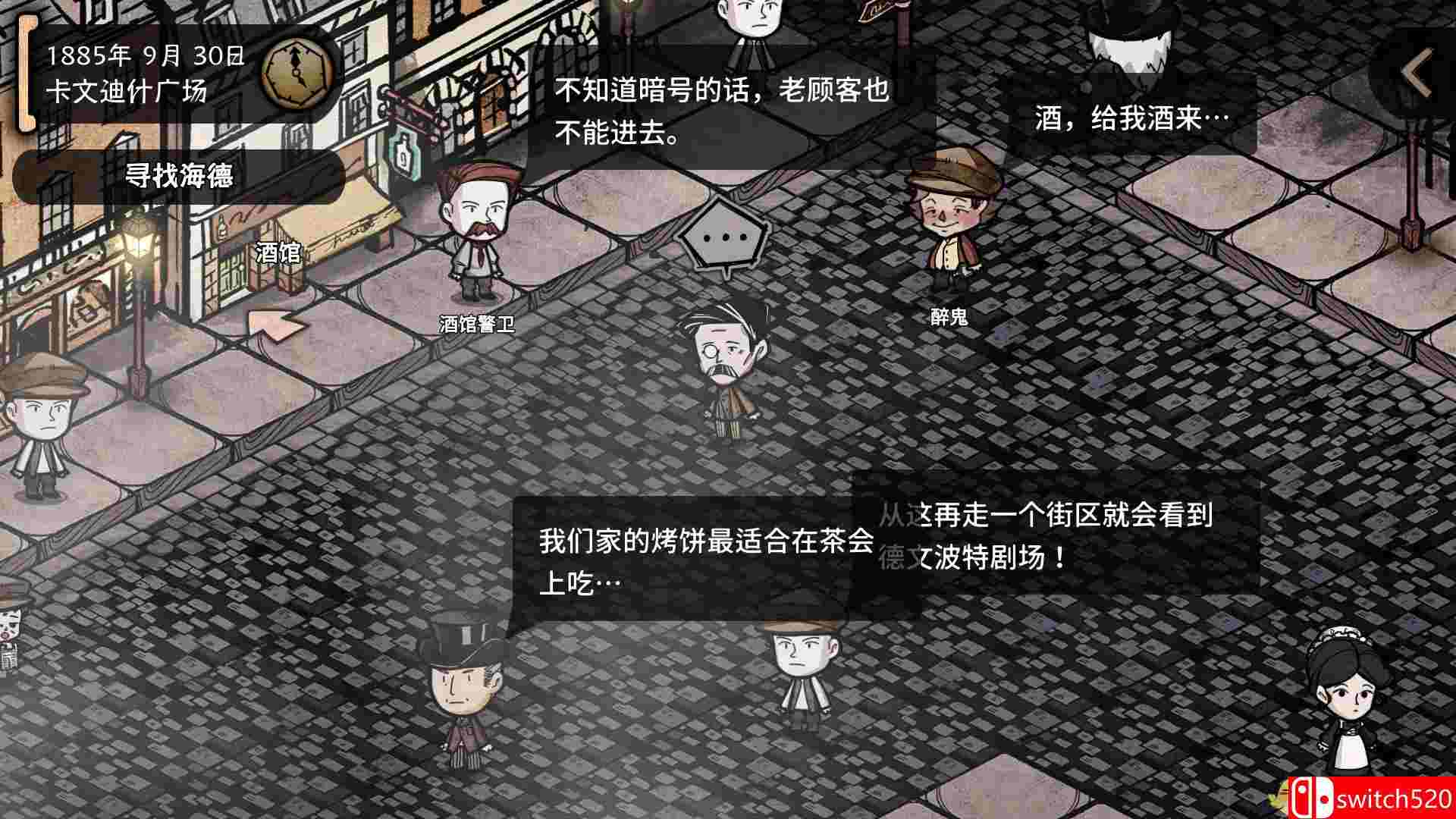Click the pink arrow pointing to the tavern entrance
Viewport: 1456px width, 819px height.
(273, 326)
